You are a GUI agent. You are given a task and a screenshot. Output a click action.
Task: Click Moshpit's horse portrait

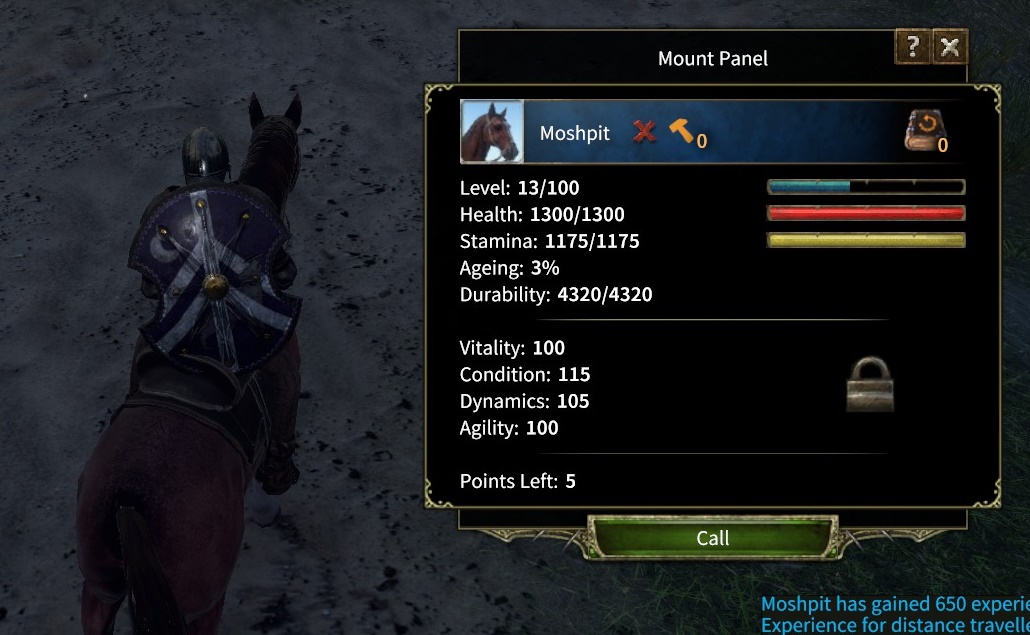[x=491, y=132]
